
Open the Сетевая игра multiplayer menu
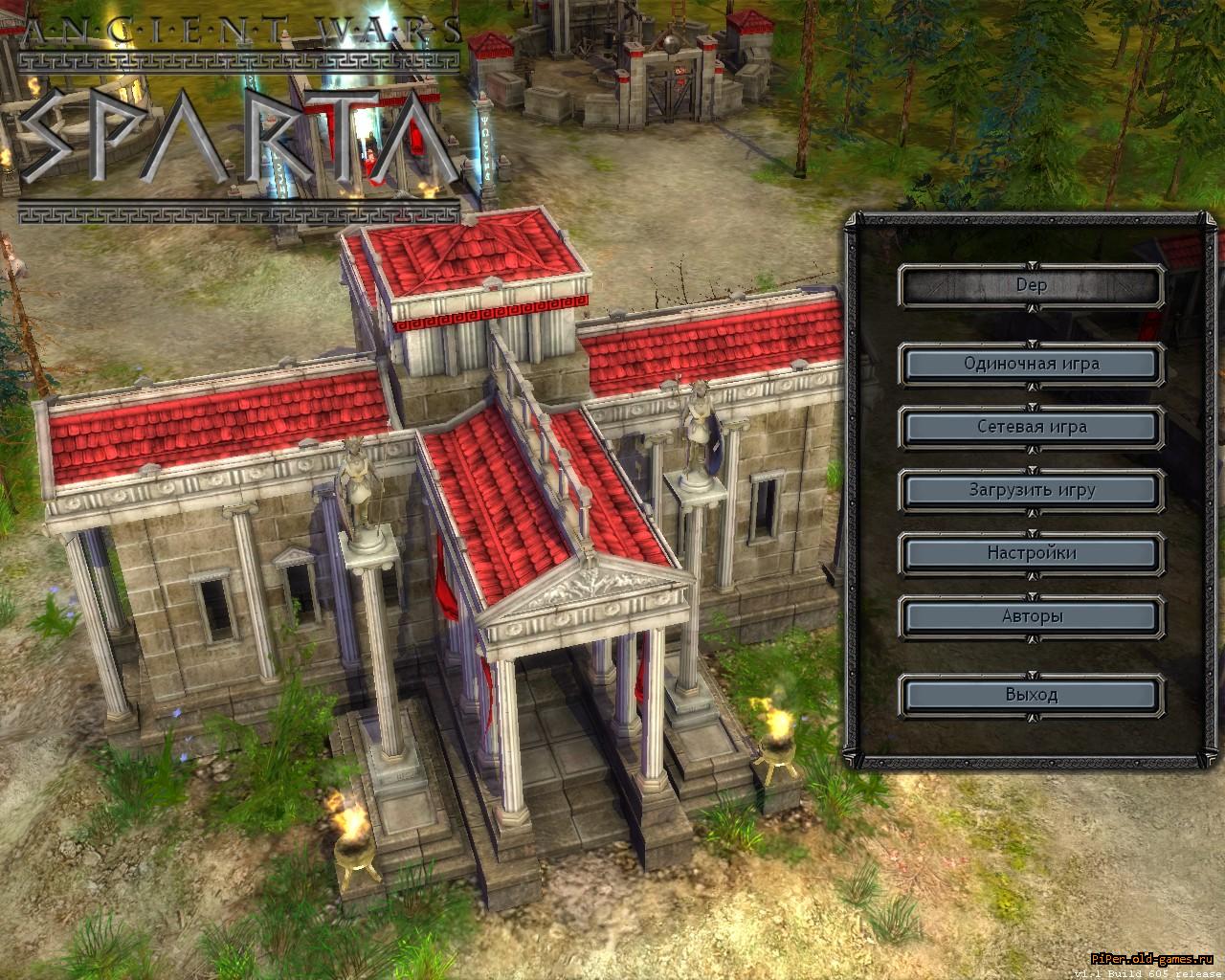[1031, 427]
